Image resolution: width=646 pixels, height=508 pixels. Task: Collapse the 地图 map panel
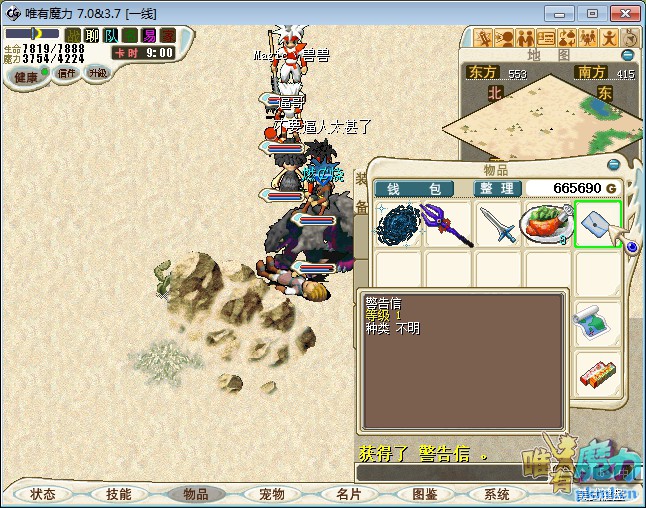(628, 55)
